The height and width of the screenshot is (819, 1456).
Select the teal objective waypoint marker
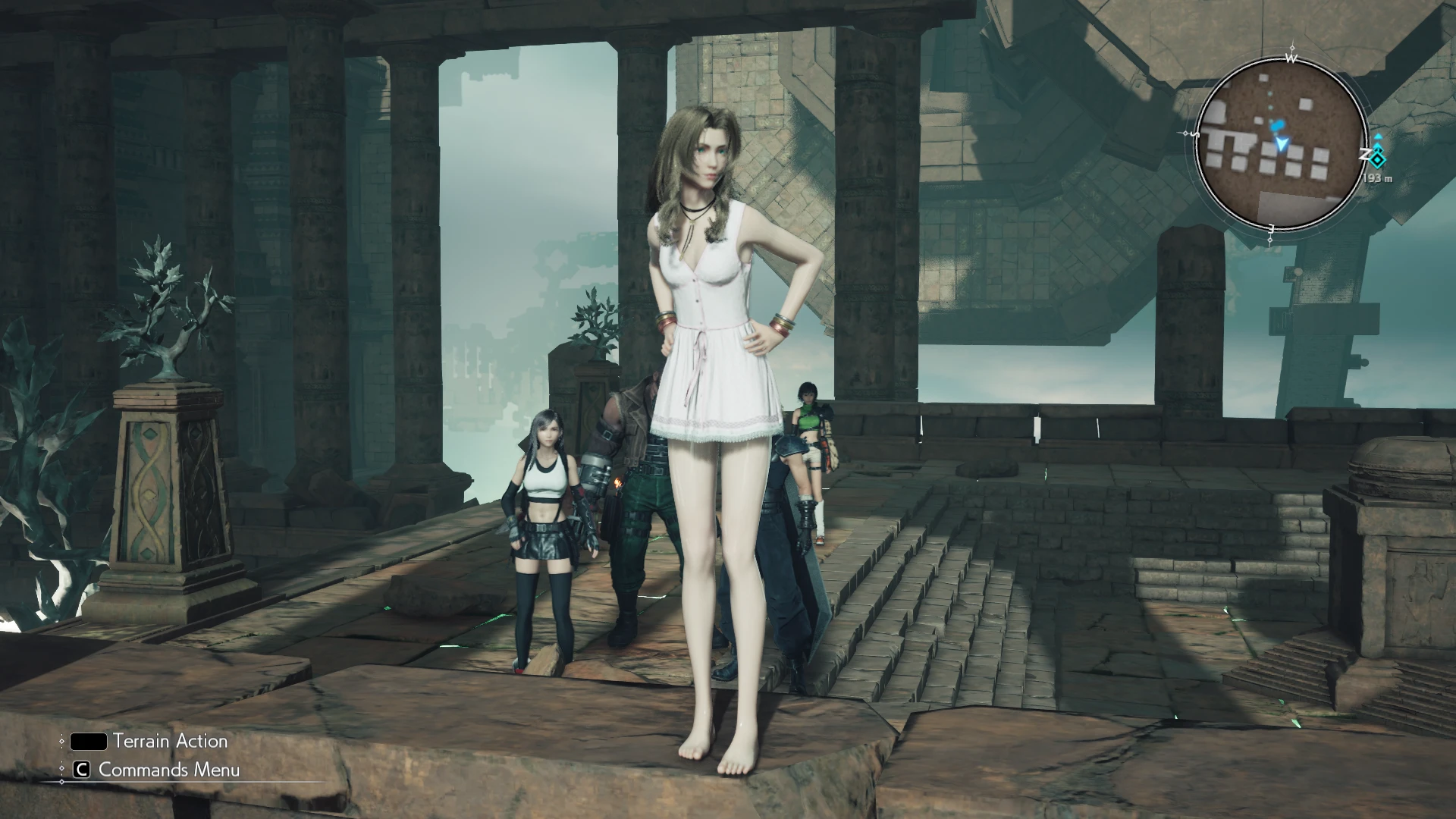[x=1378, y=158]
